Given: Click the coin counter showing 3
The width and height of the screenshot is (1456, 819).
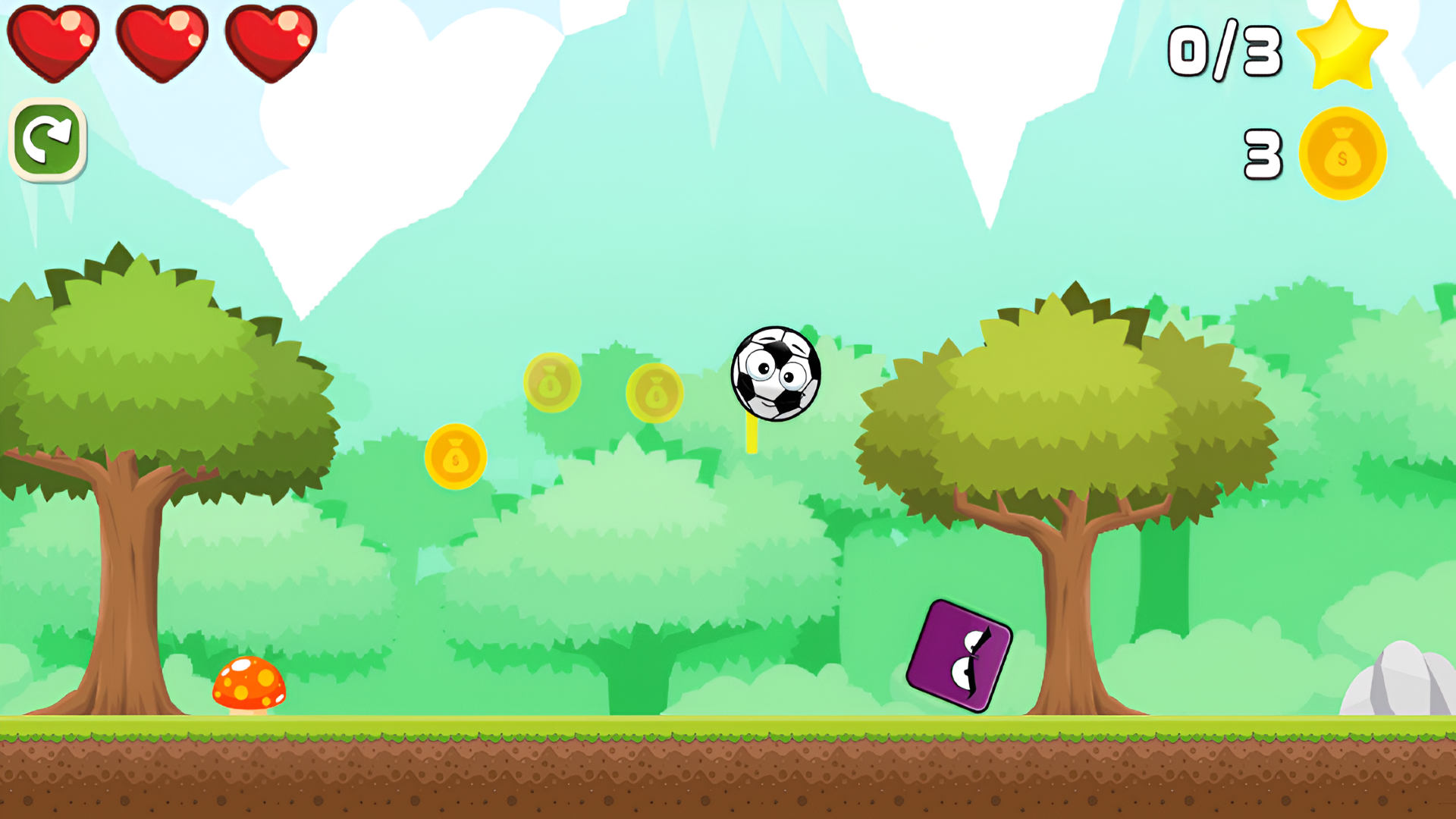Looking at the screenshot, I should click(x=1262, y=153).
